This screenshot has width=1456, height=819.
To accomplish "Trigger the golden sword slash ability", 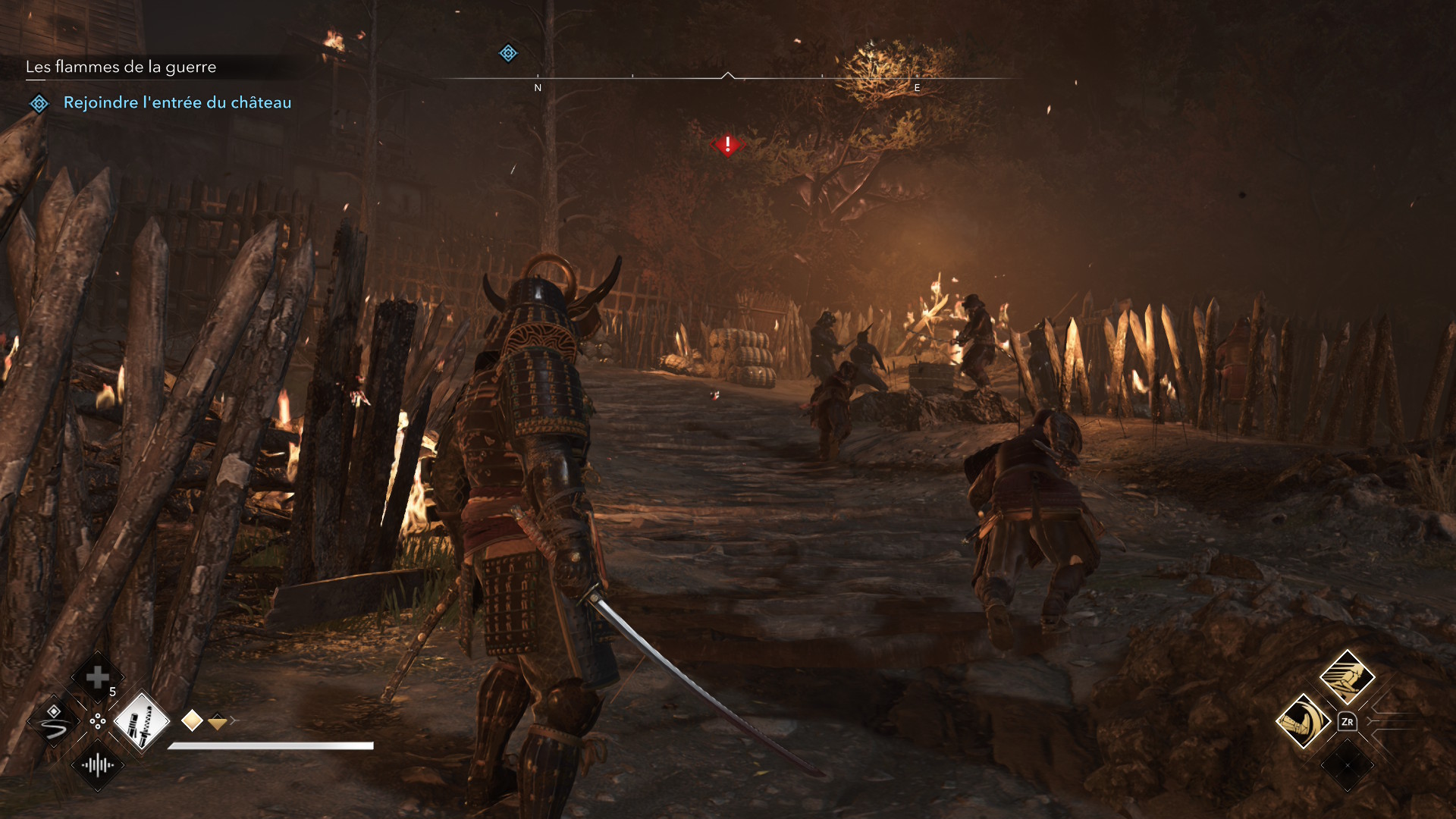I will tap(1304, 721).
